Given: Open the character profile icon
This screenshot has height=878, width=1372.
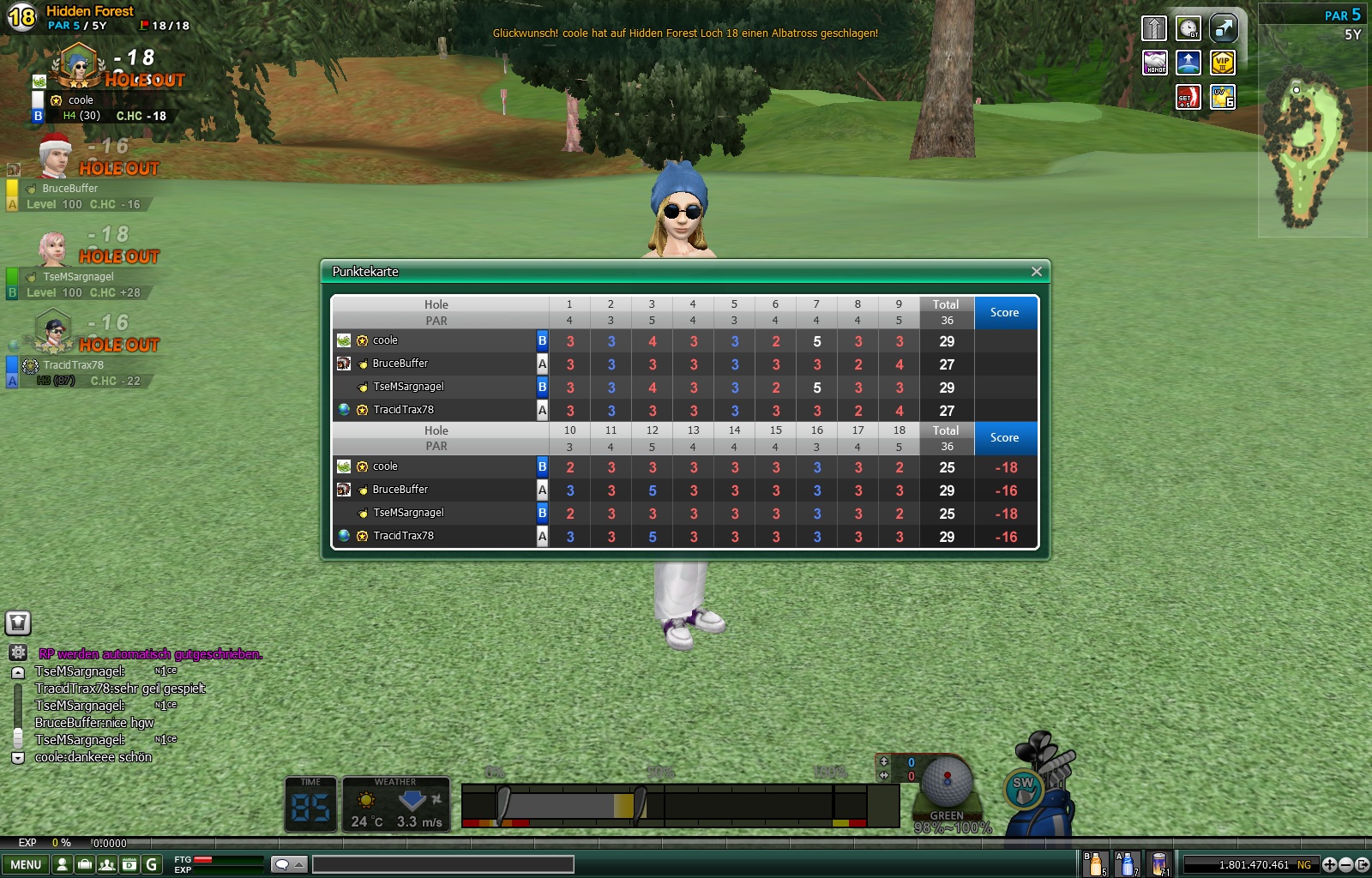Looking at the screenshot, I should (63, 864).
